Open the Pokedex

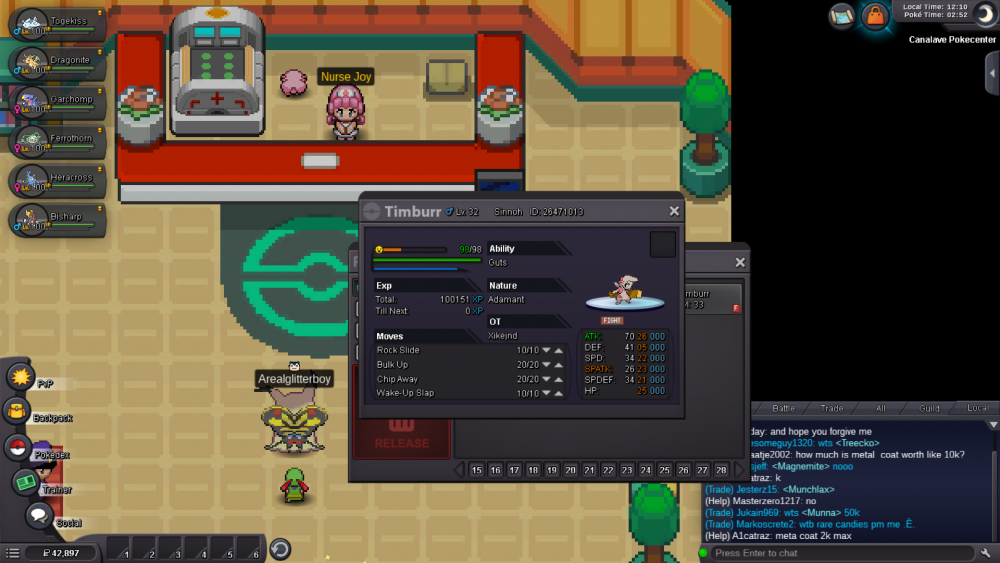[17, 447]
